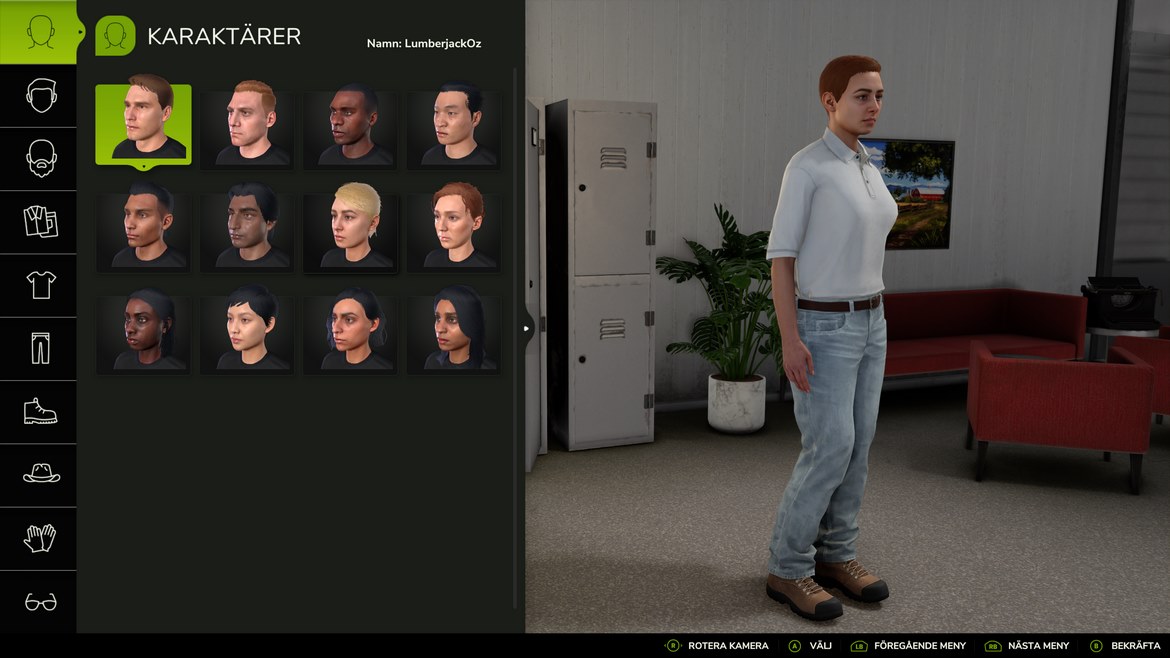
Task: Select the highlighted brown-haired man portrait
Action: (x=143, y=123)
